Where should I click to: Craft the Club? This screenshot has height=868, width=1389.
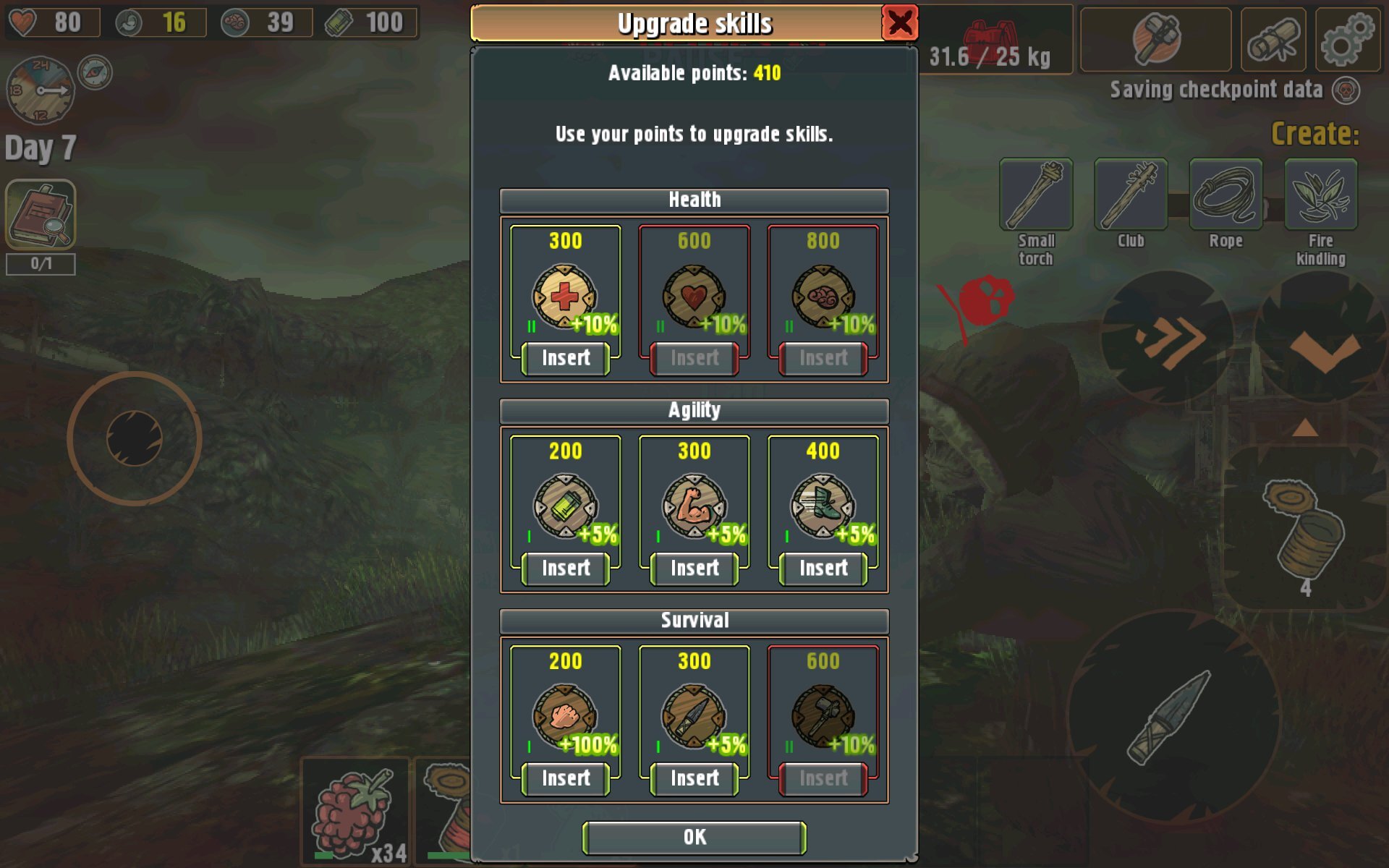[1131, 195]
